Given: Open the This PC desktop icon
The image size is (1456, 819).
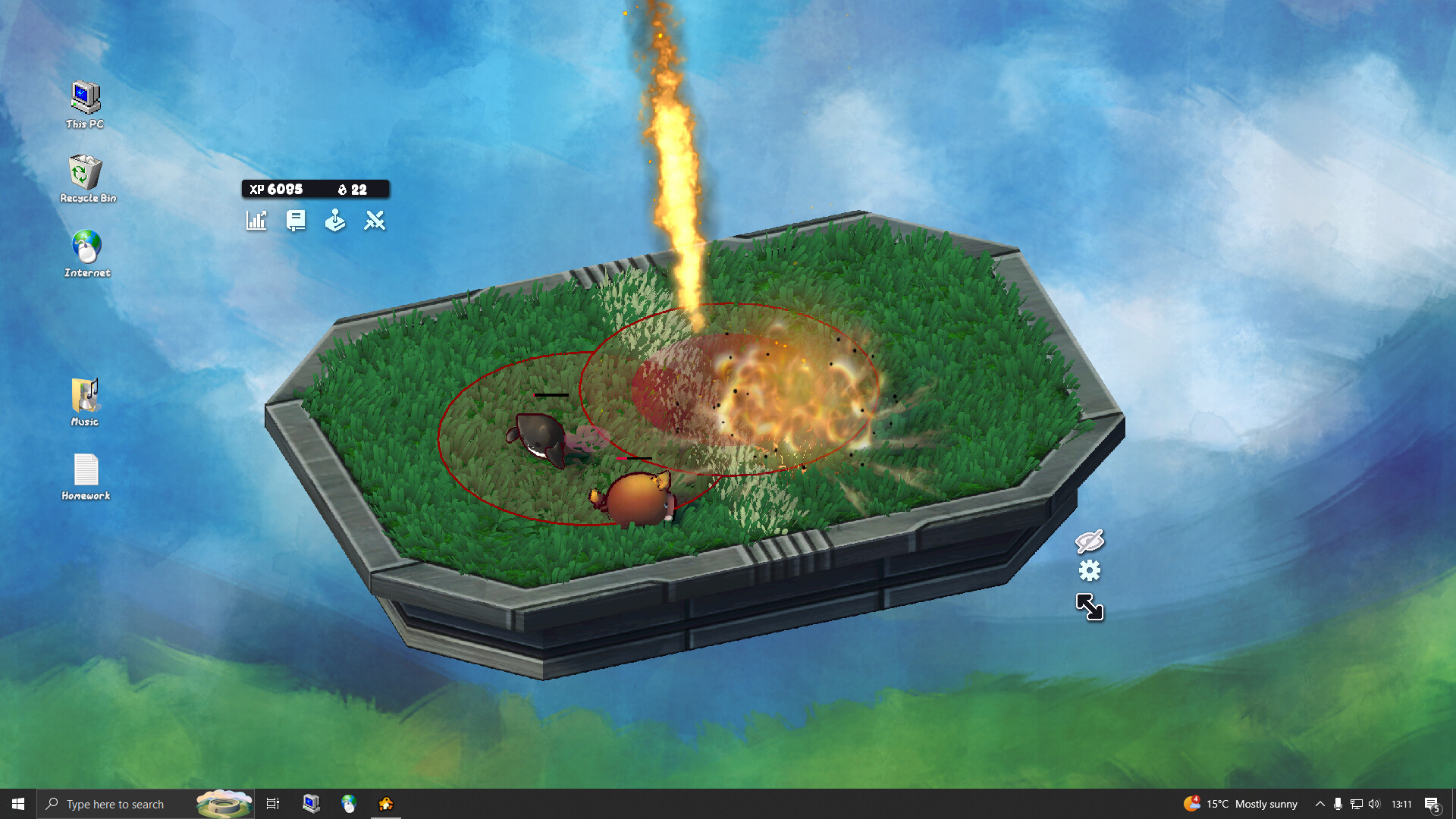Looking at the screenshot, I should [85, 105].
